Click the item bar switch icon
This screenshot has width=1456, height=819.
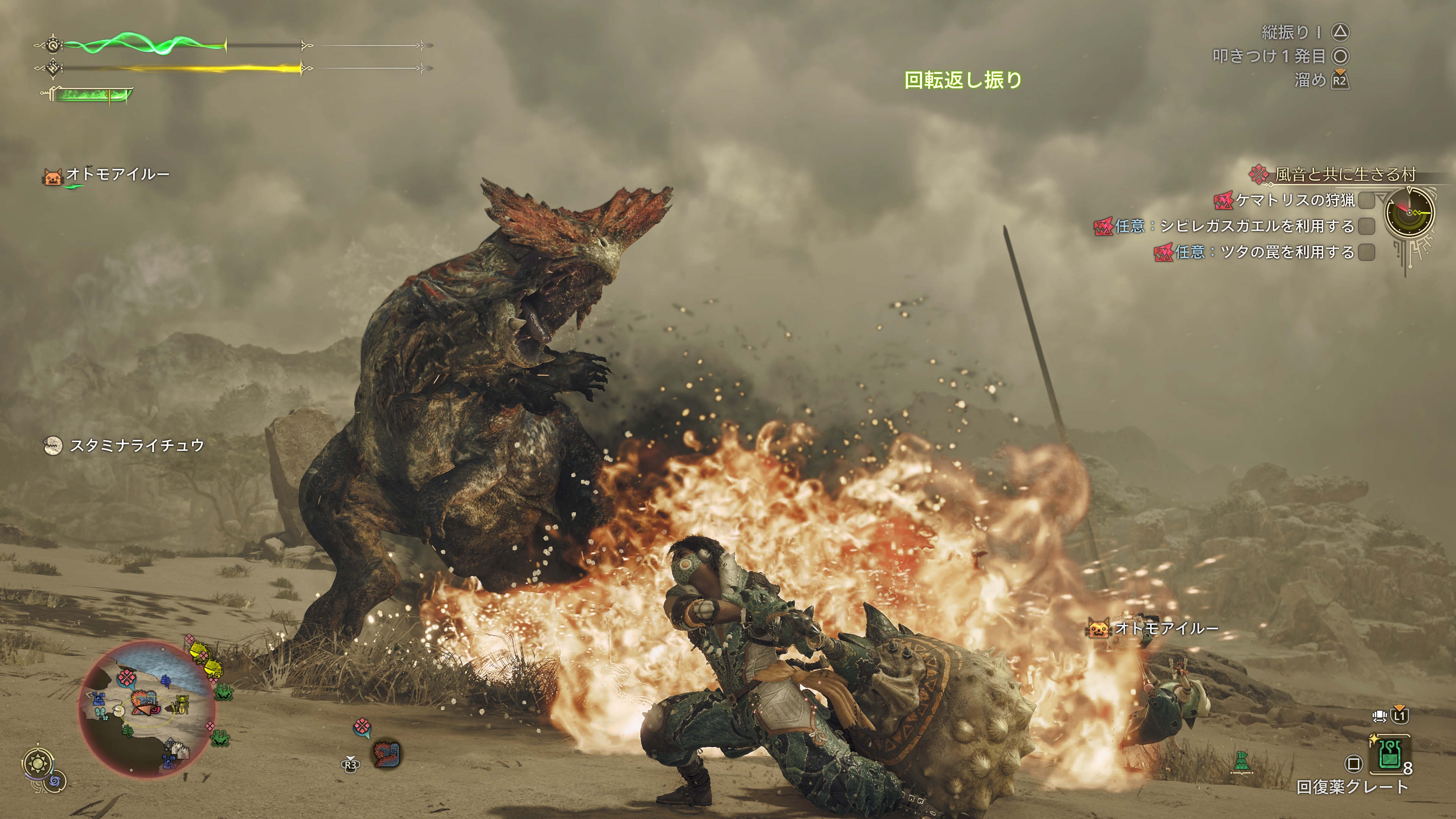coord(1380,716)
